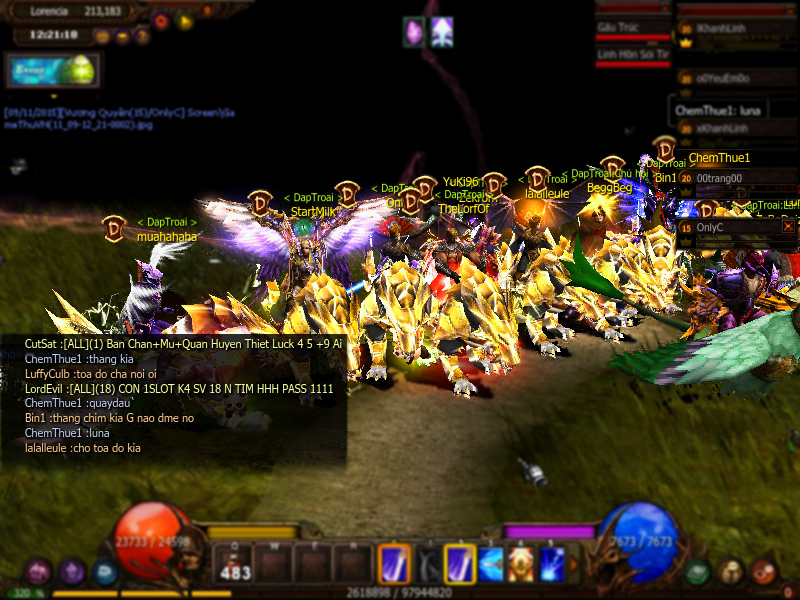Image resolution: width=800 pixels, height=600 pixels.
Task: Click the white winged buff icon
Action: click(x=442, y=31)
